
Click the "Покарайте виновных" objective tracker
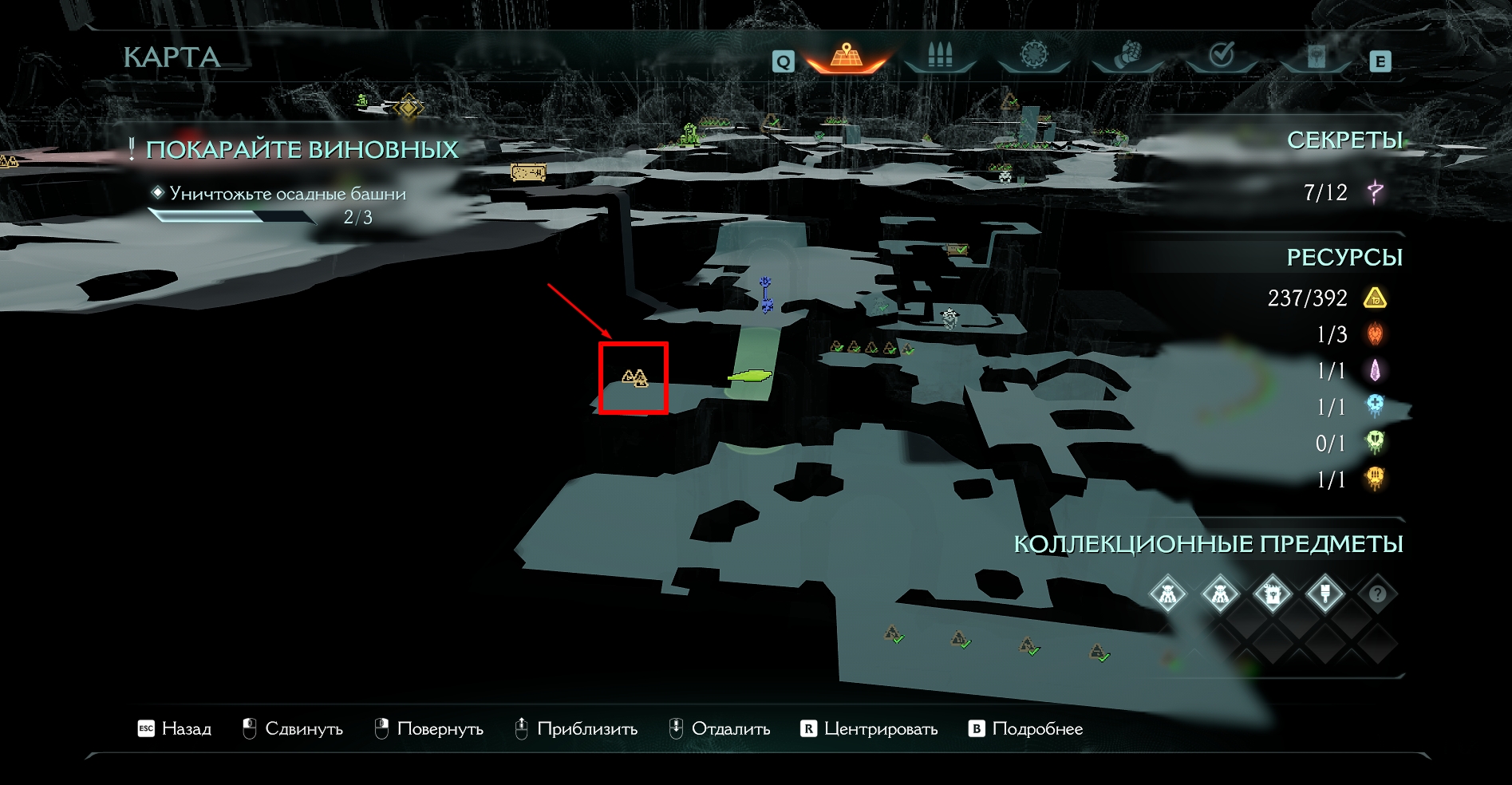[302, 150]
